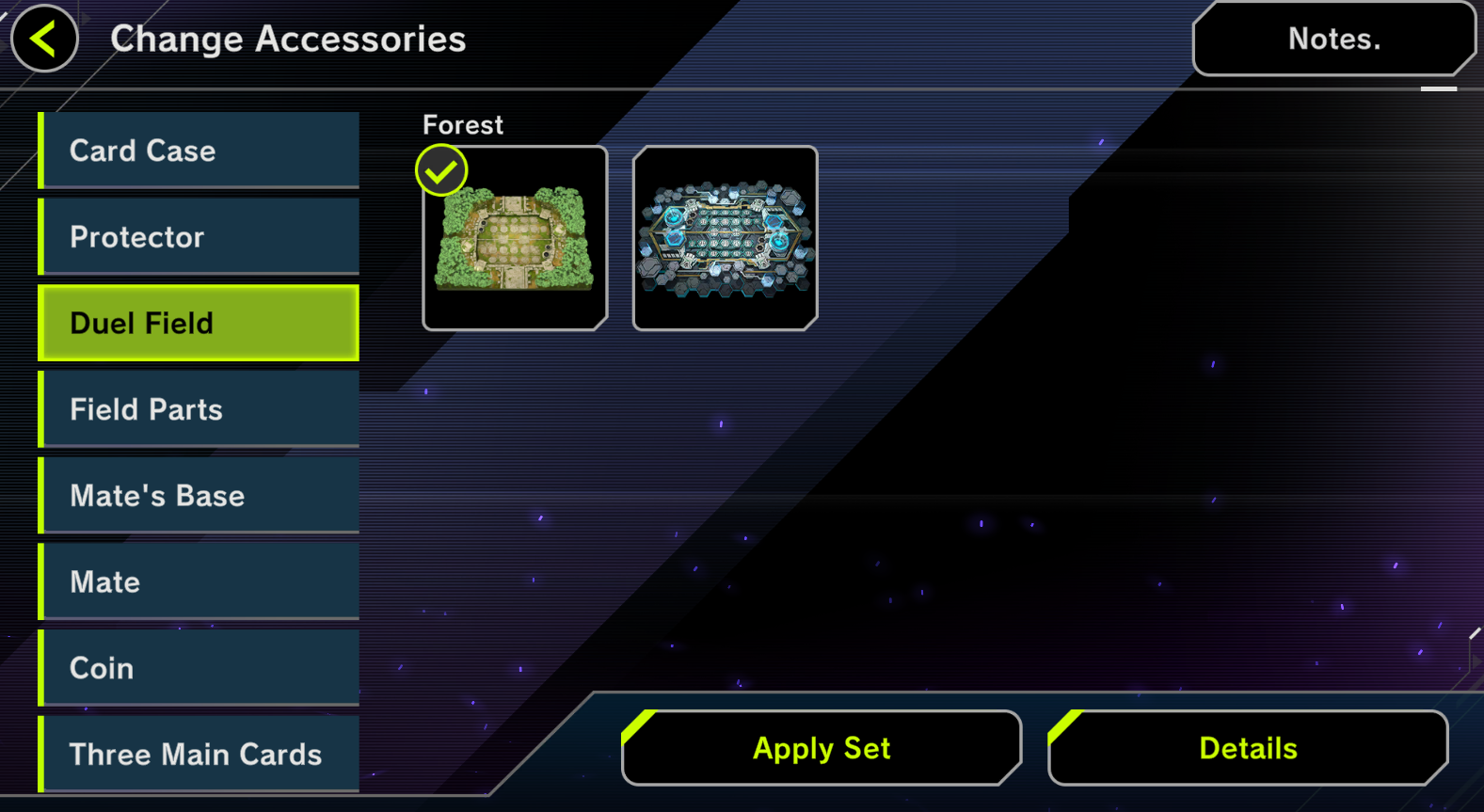Select the Mate category

point(199,581)
